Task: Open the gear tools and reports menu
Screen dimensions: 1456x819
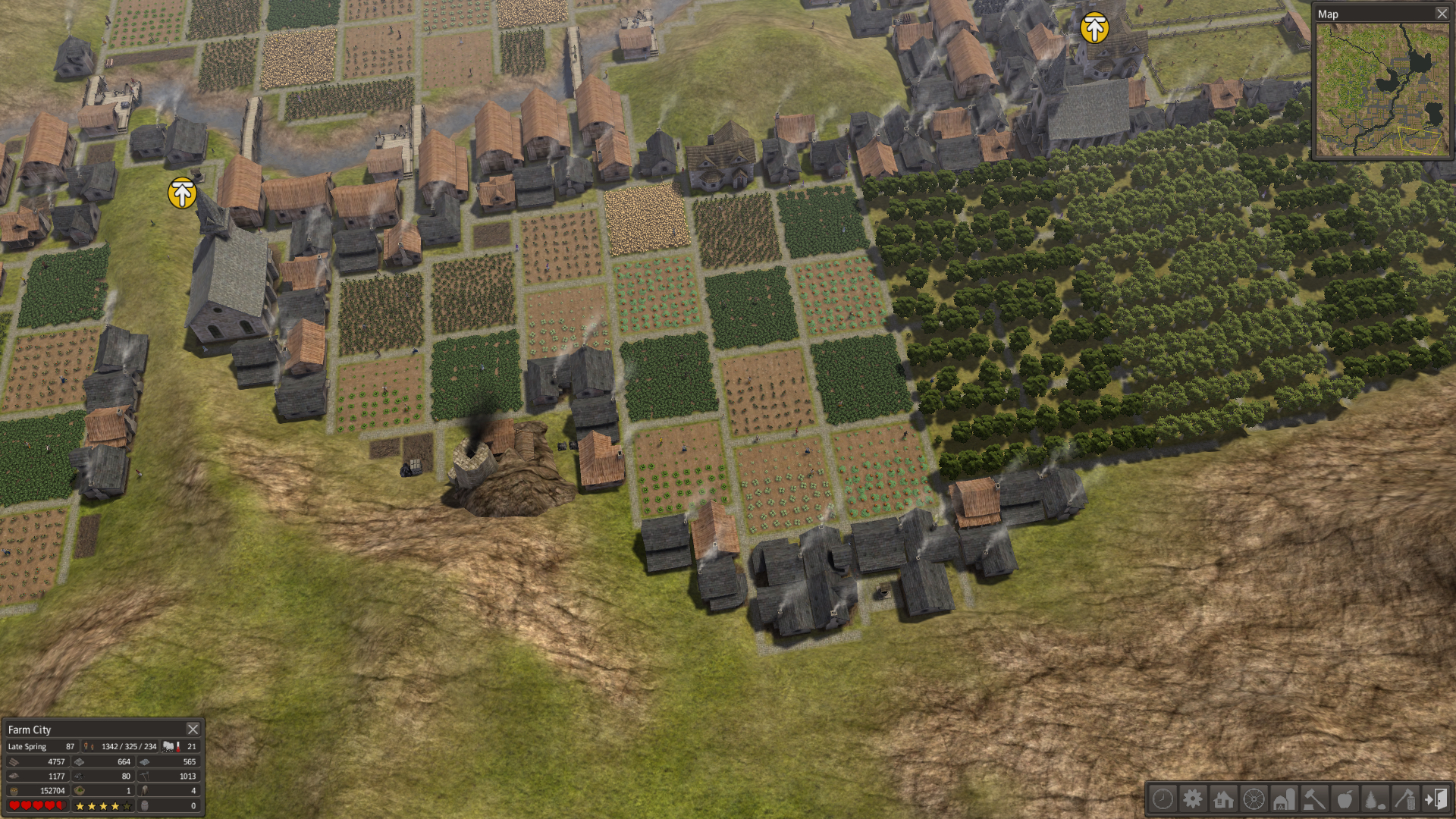Action: [1193, 799]
